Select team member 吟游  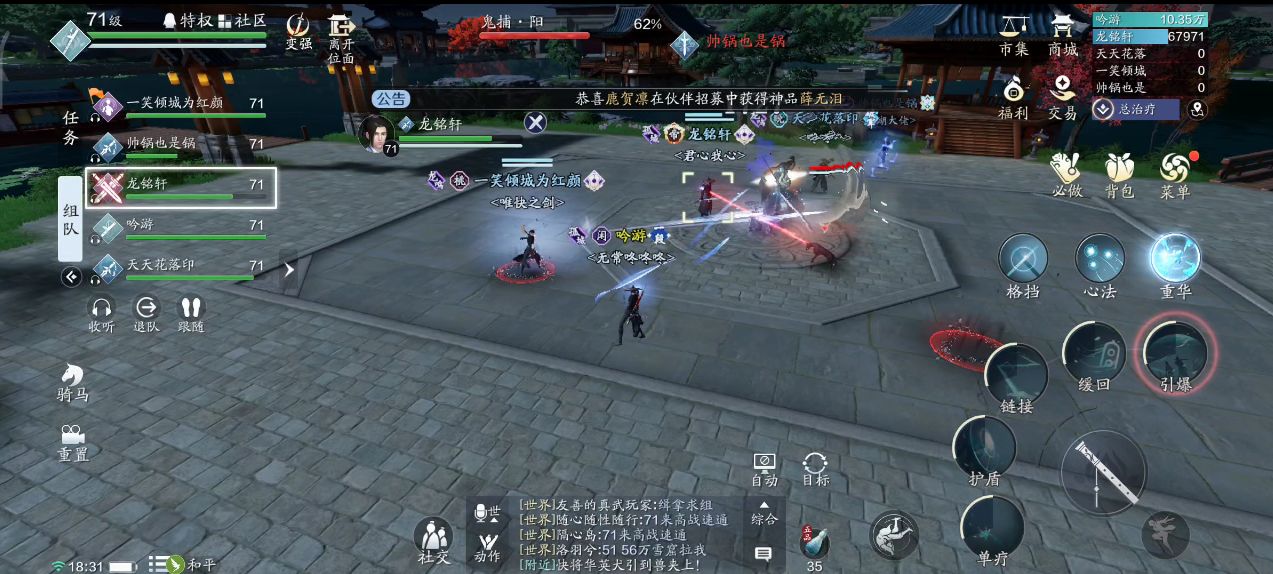[180, 227]
